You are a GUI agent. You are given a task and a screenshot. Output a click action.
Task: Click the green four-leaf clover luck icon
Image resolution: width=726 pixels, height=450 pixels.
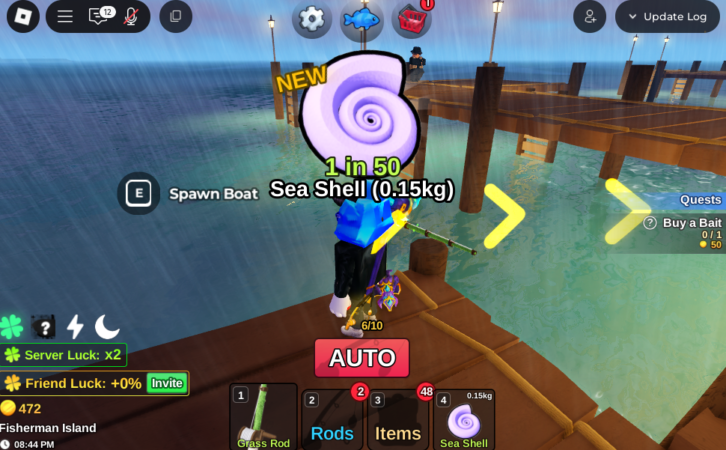[x=12, y=326]
